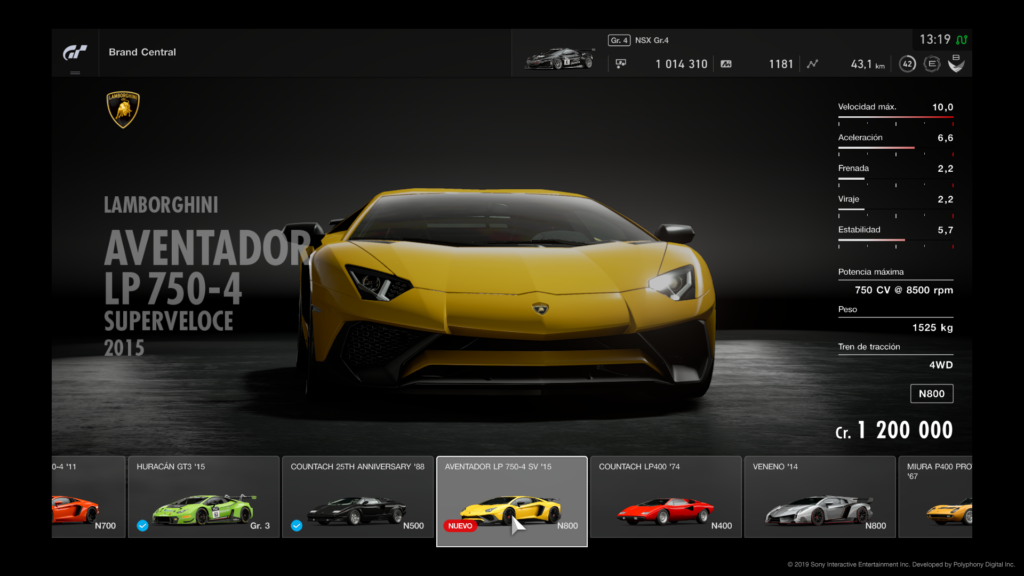Choose the Countach 25th Anniversary '88 tile
Viewport: 1024px width, 576px height.
357,497
